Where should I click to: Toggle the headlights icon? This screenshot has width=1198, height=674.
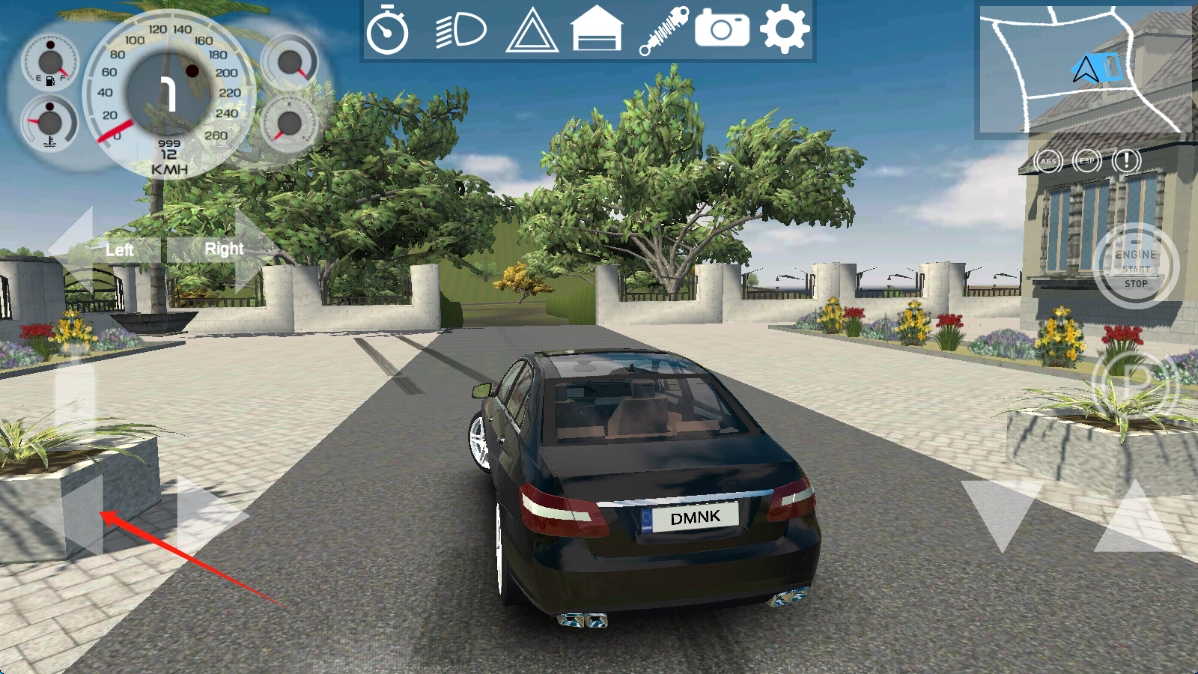click(x=460, y=31)
